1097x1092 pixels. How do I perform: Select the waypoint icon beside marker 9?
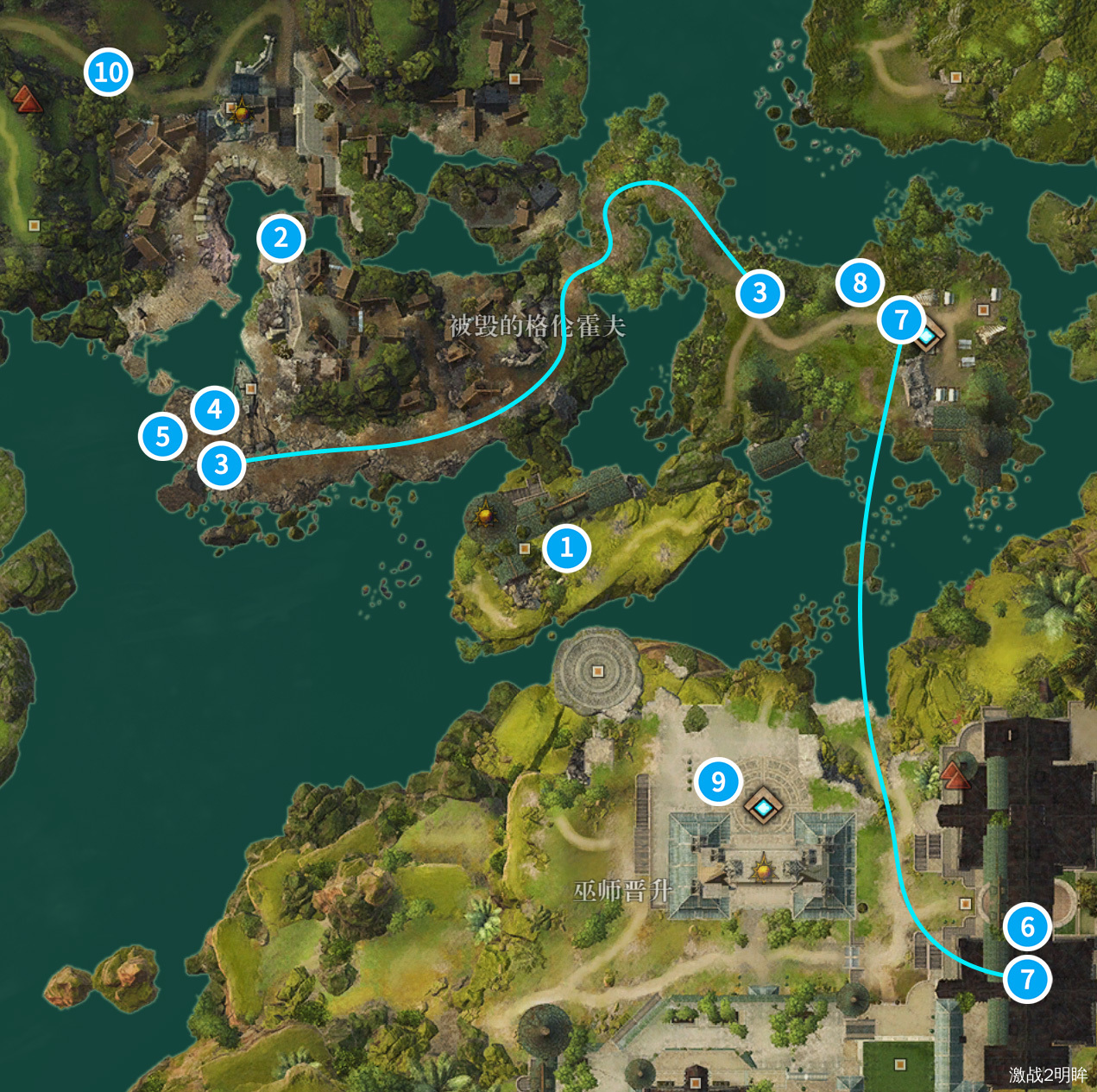[763, 806]
